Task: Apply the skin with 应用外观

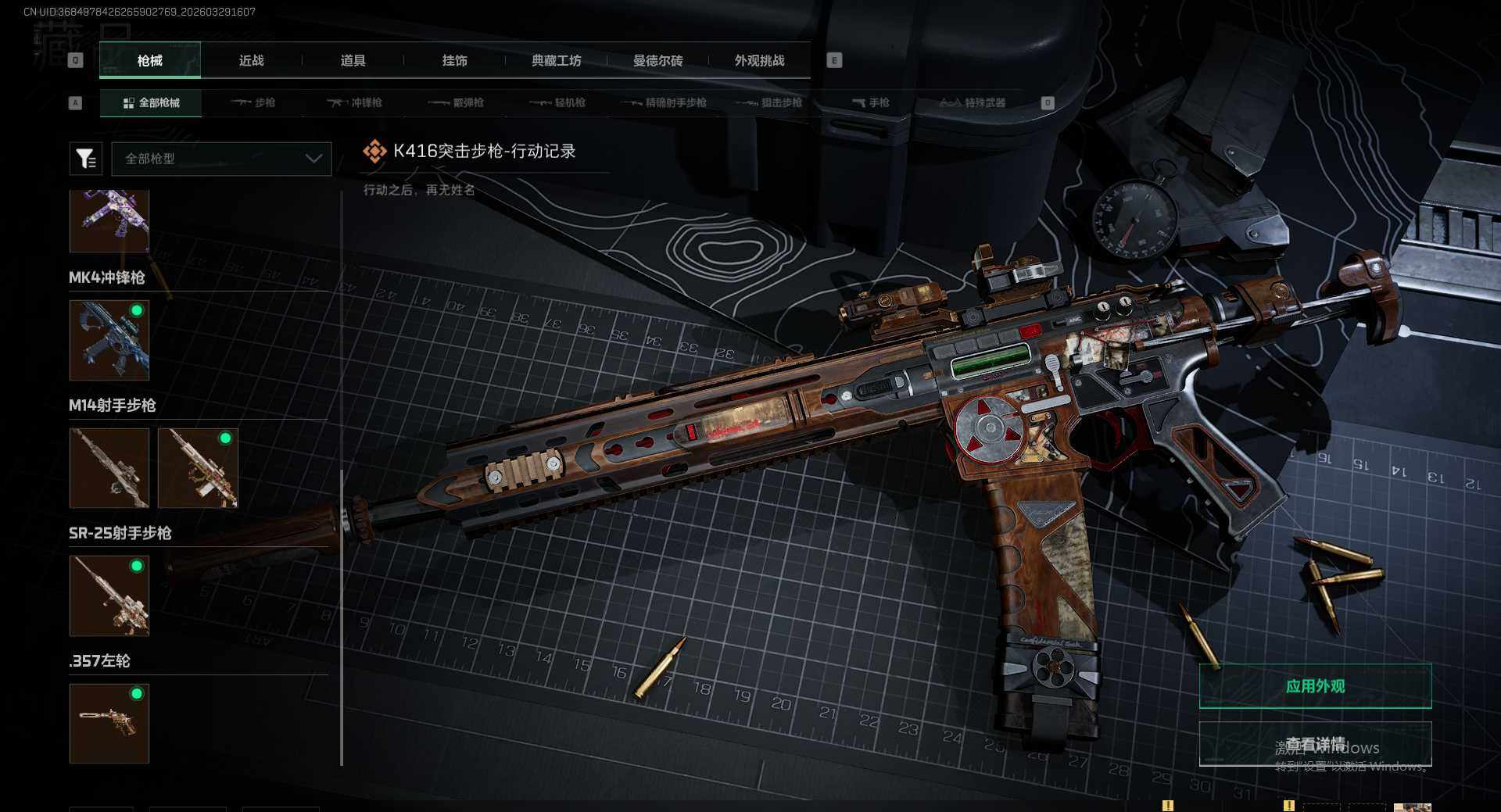Action: pos(1315,686)
